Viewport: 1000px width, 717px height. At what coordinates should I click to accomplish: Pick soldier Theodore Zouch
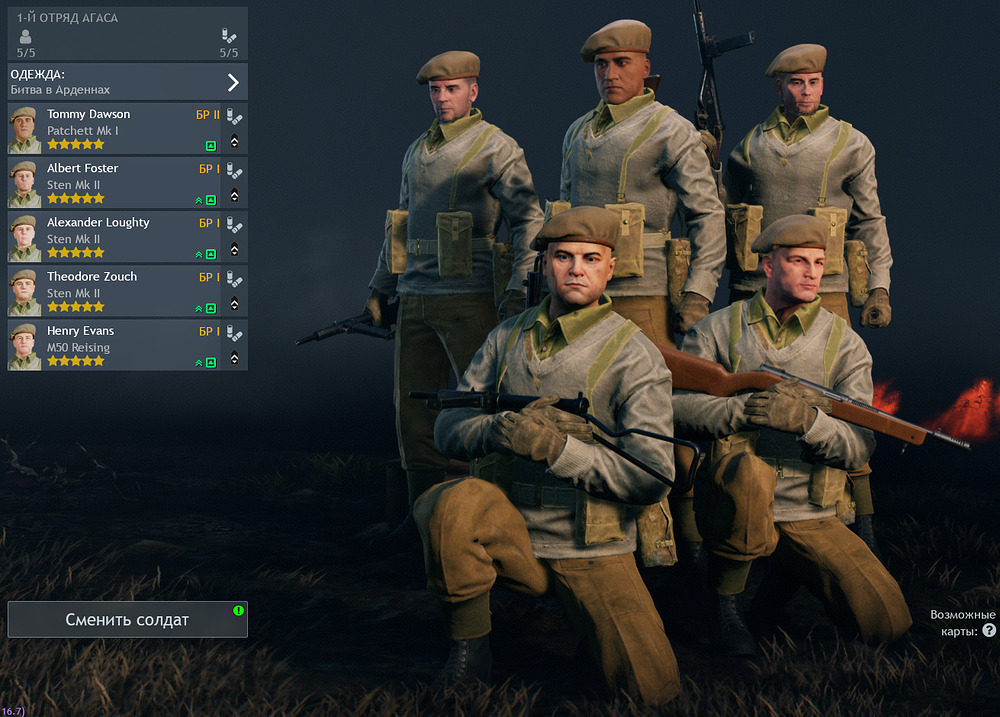[x=115, y=292]
